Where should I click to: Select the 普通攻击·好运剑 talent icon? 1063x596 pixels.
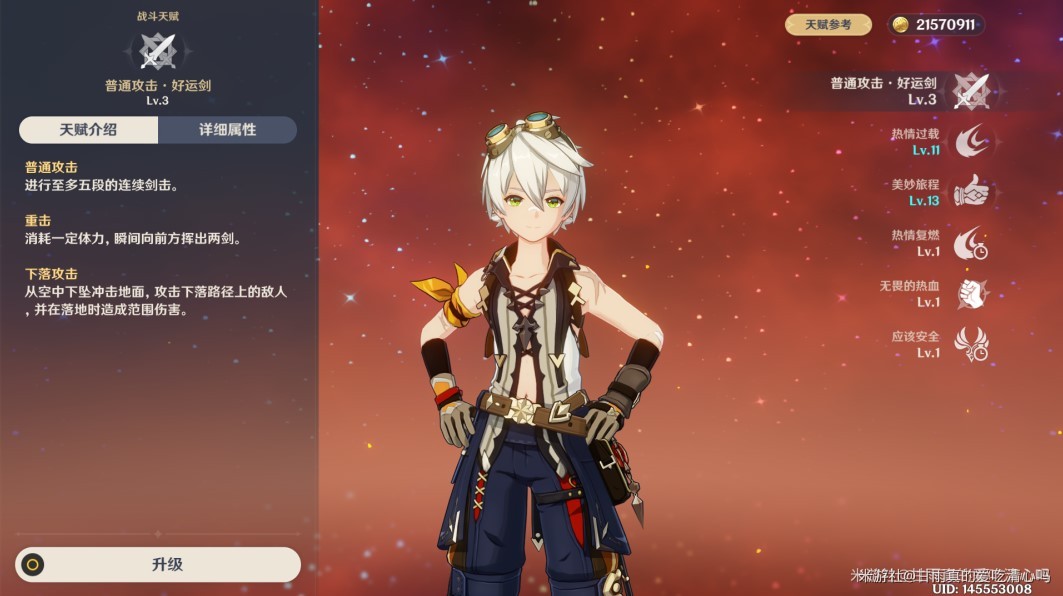[970, 91]
